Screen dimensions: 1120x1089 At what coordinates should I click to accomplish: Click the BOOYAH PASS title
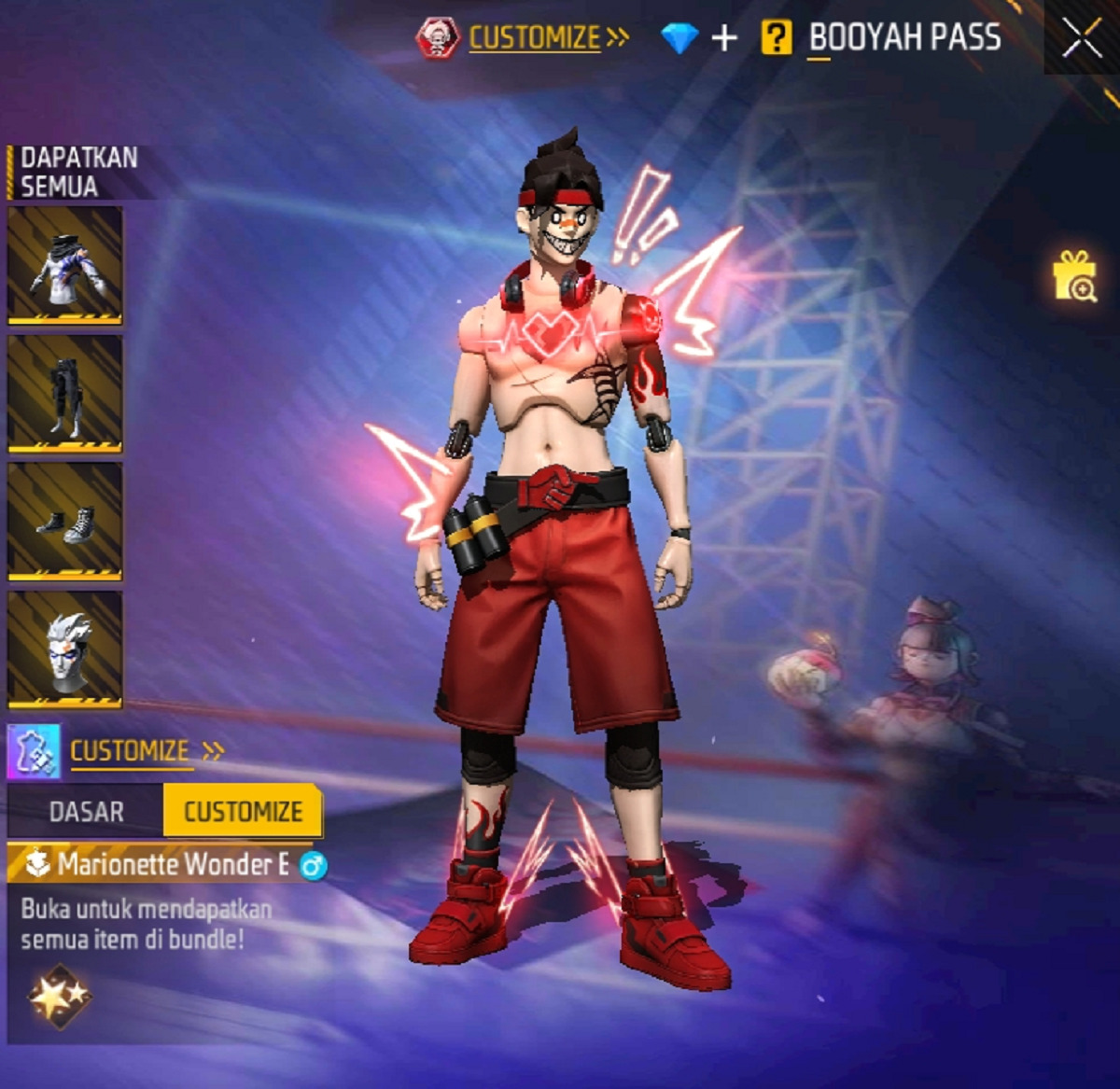904,38
